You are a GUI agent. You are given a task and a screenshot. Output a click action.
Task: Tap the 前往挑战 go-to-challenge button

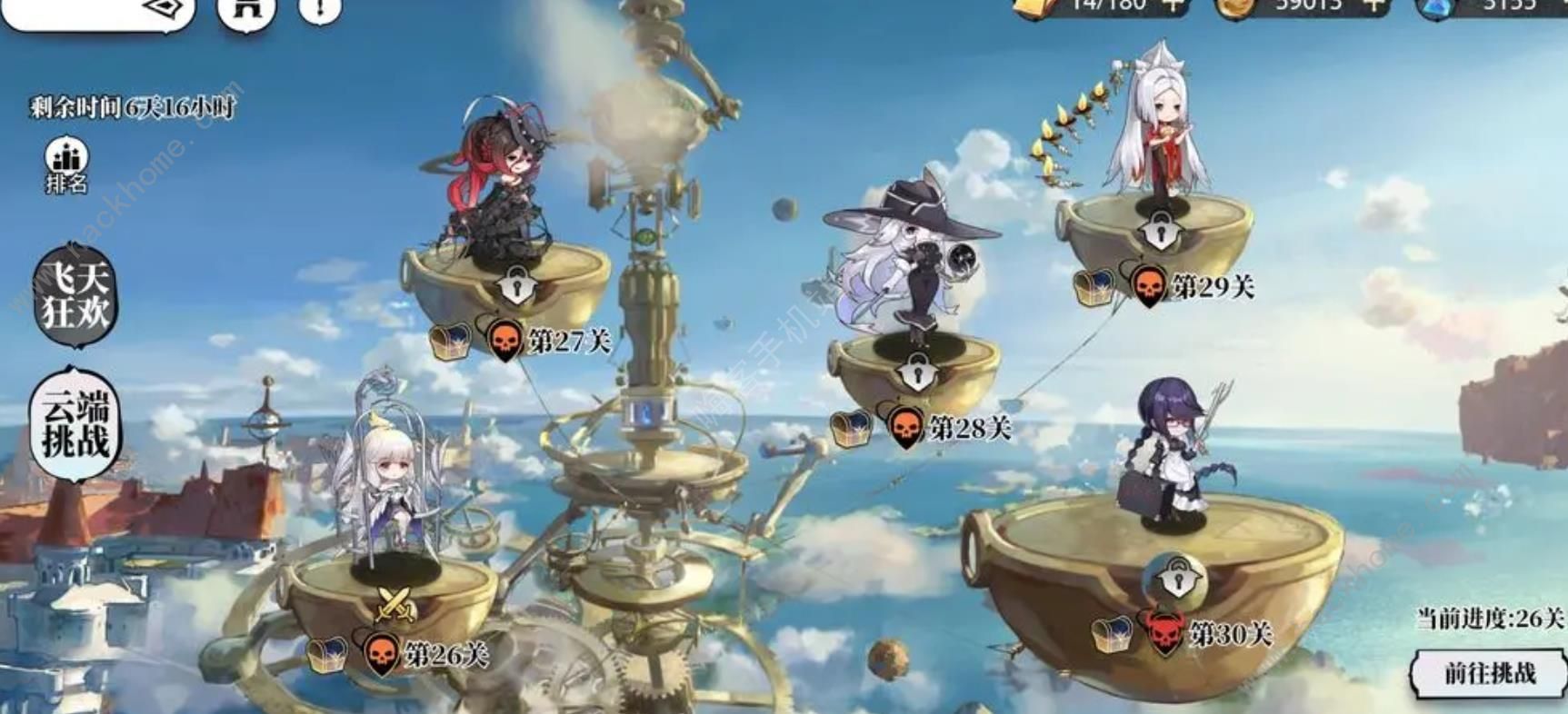click(1489, 674)
